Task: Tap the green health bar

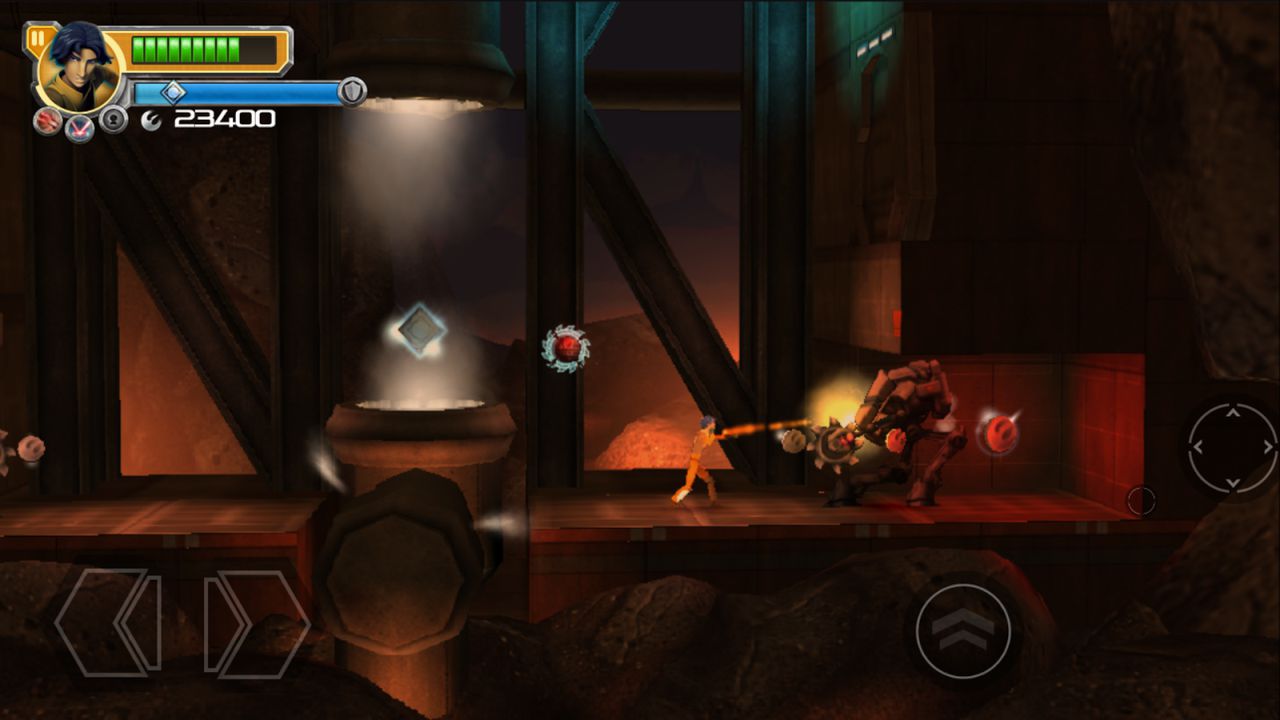Action: pyautogui.click(x=185, y=49)
